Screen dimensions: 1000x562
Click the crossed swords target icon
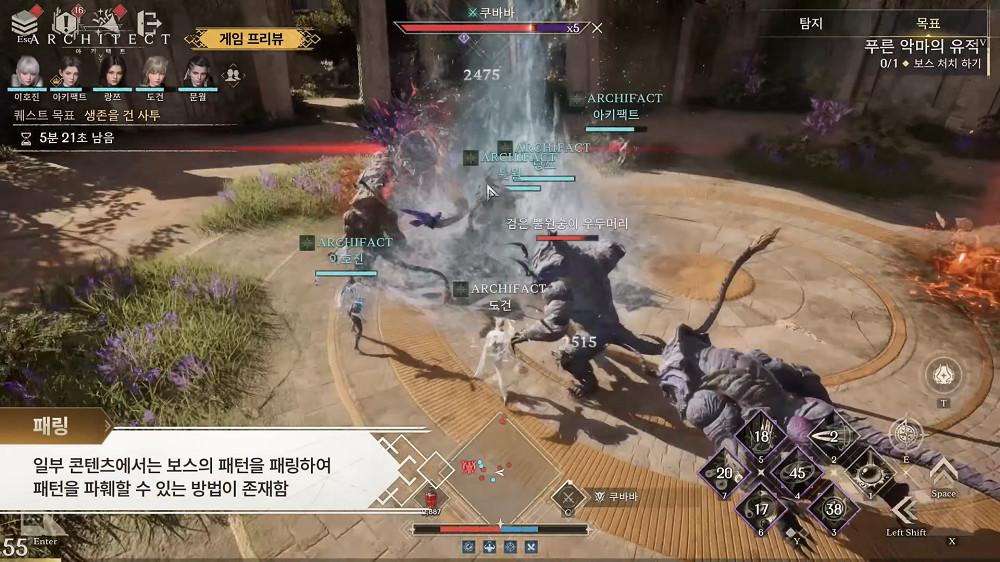[569, 497]
